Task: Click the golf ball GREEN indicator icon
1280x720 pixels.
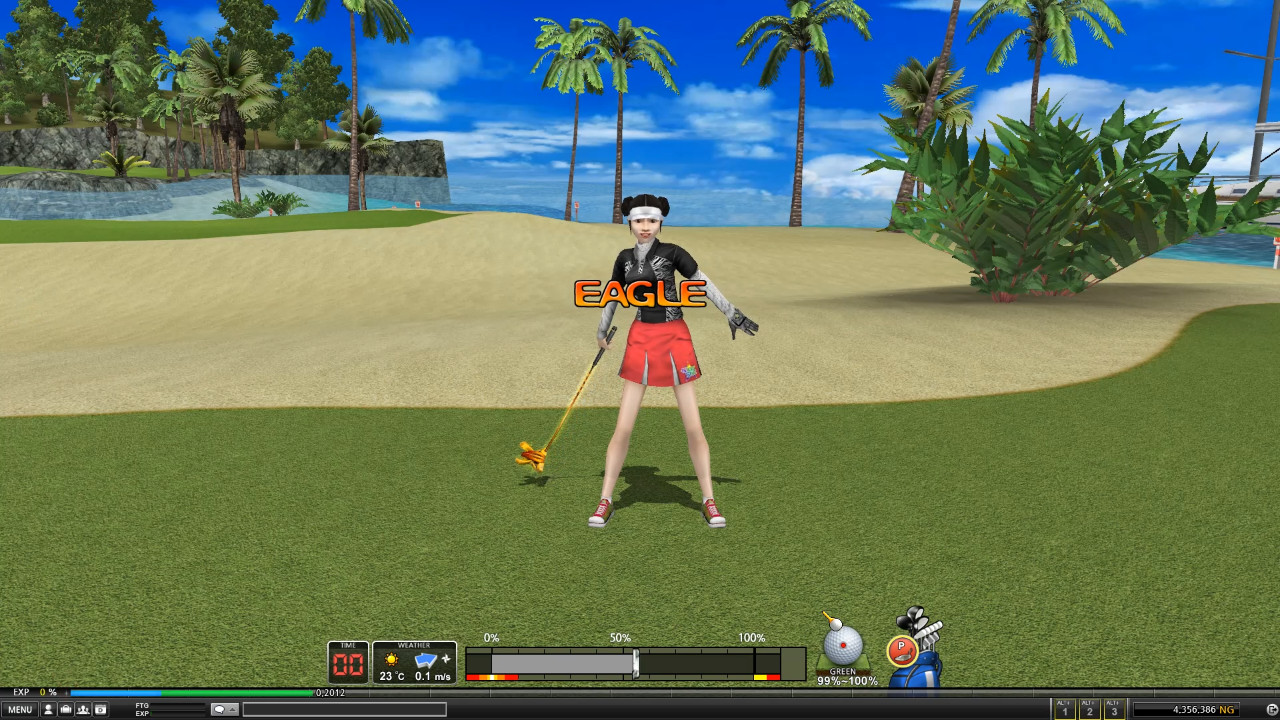Action: point(841,645)
